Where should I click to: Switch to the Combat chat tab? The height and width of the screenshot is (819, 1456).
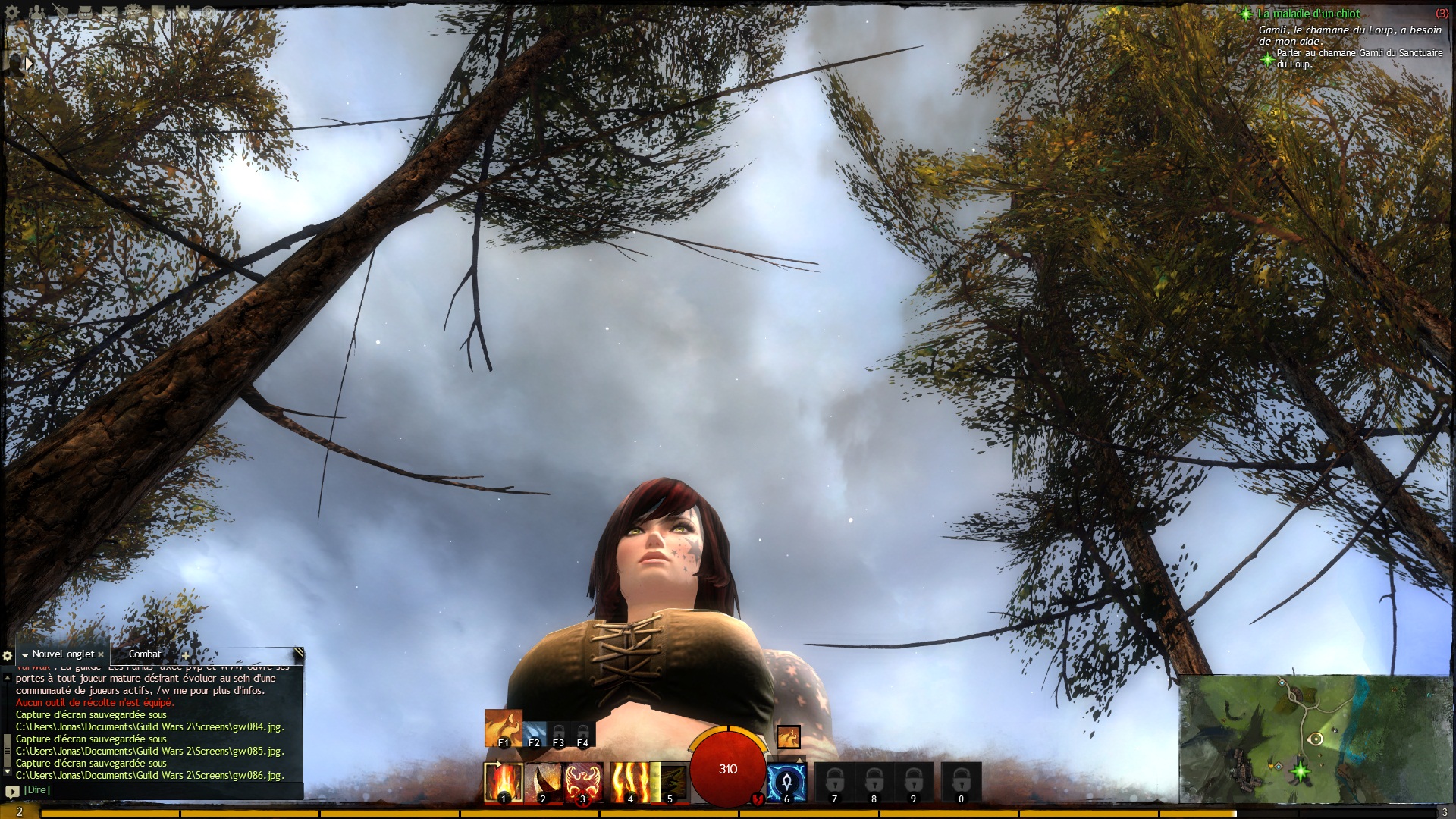pos(144,654)
